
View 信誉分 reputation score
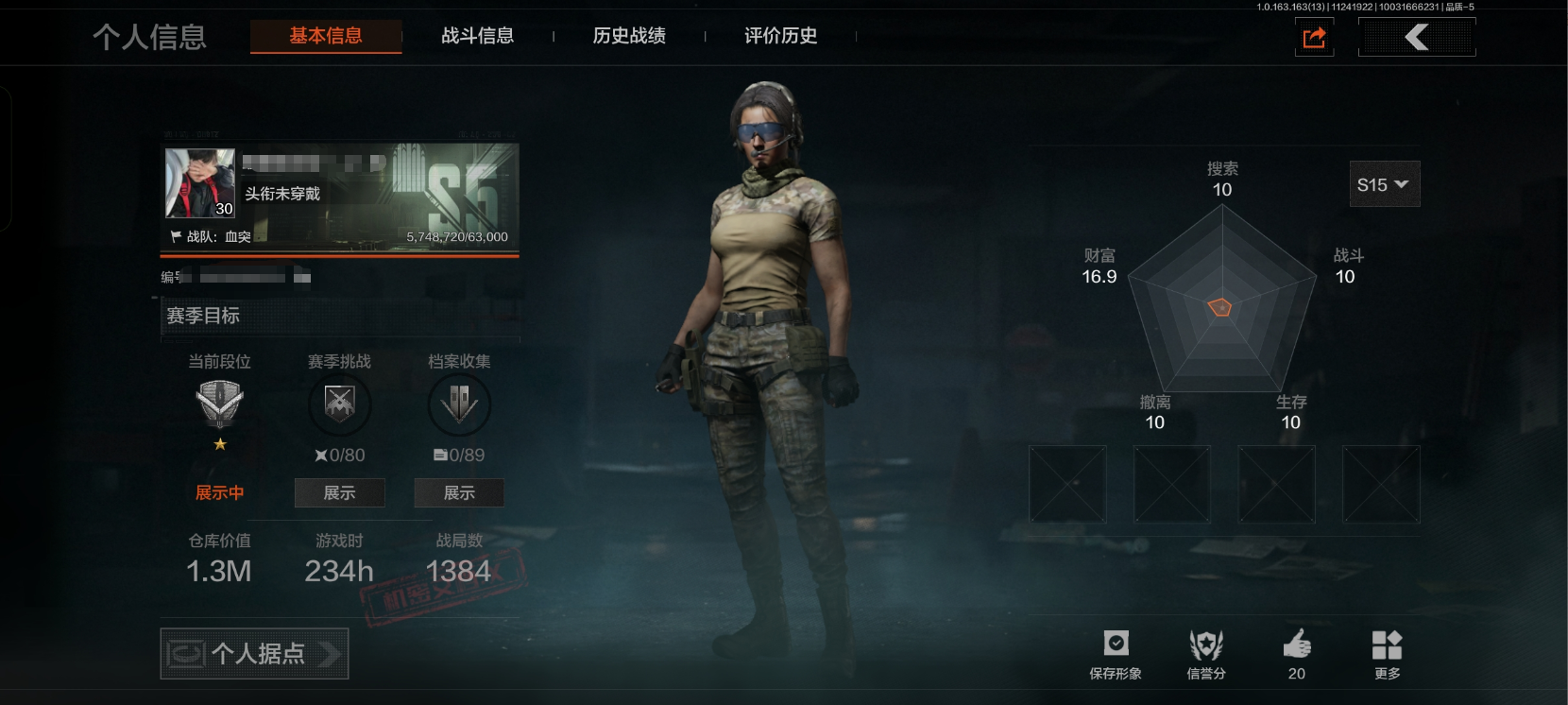1206,654
